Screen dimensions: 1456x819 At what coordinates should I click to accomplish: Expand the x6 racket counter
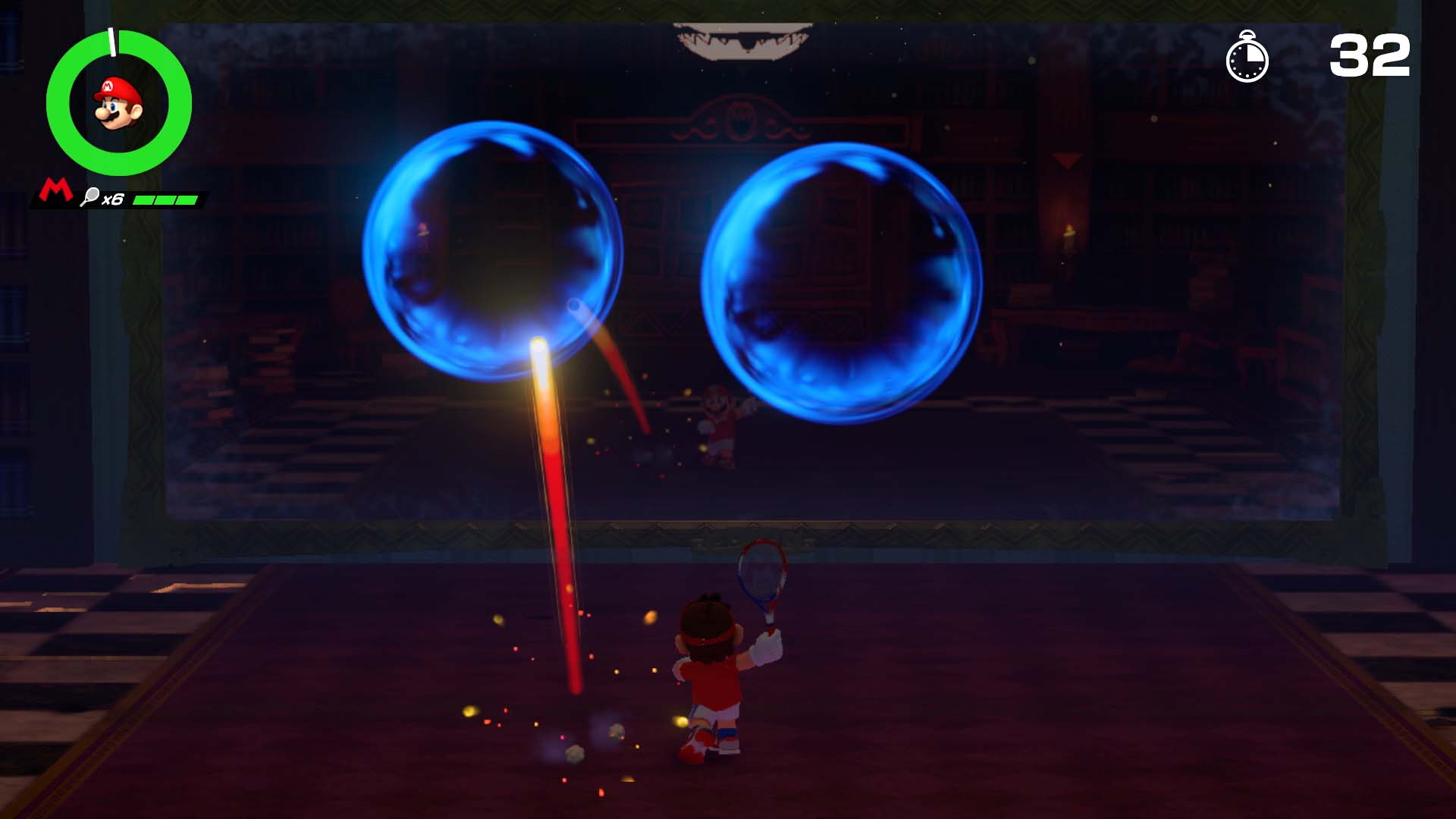(x=115, y=198)
